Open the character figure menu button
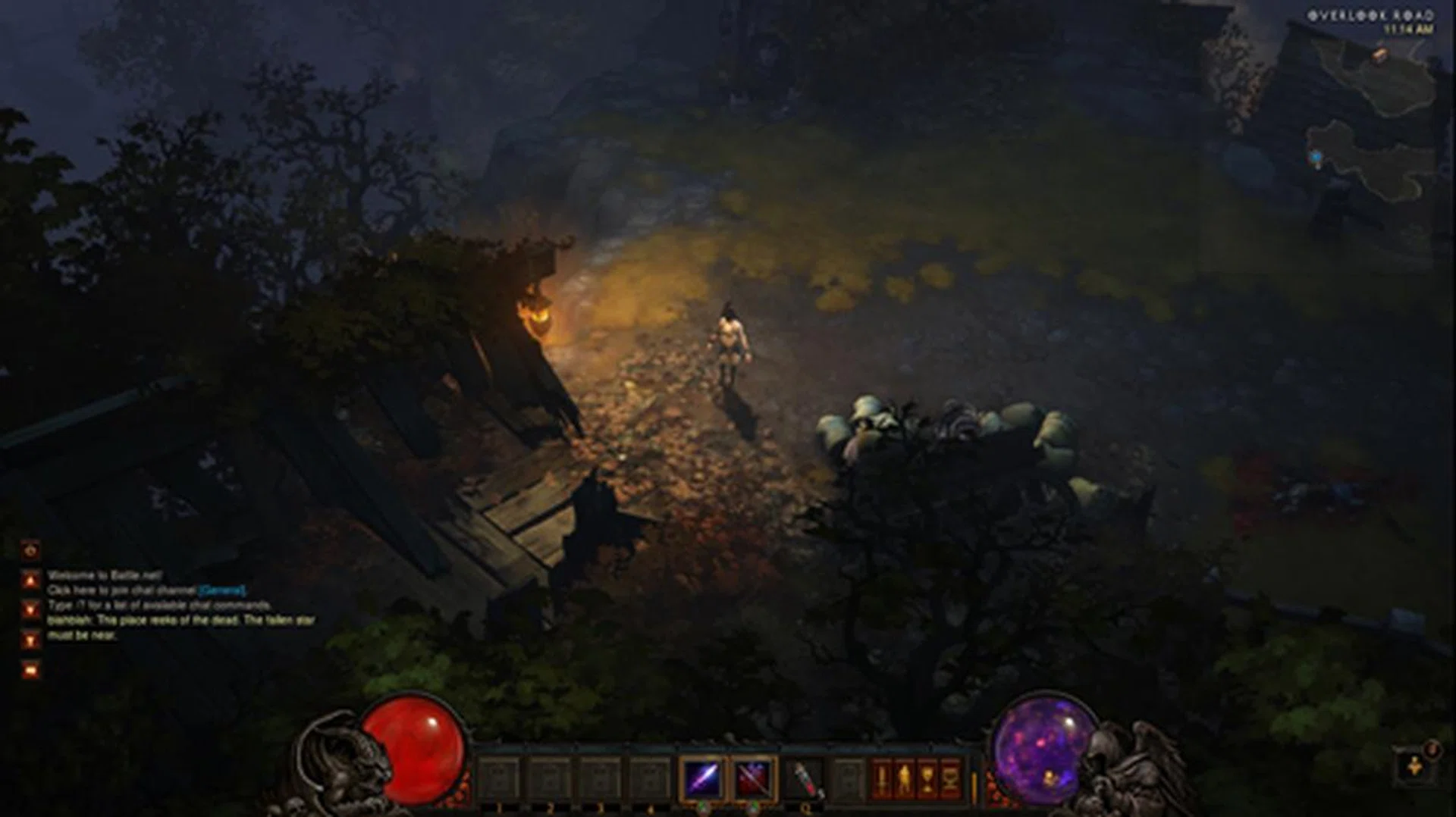 click(904, 778)
